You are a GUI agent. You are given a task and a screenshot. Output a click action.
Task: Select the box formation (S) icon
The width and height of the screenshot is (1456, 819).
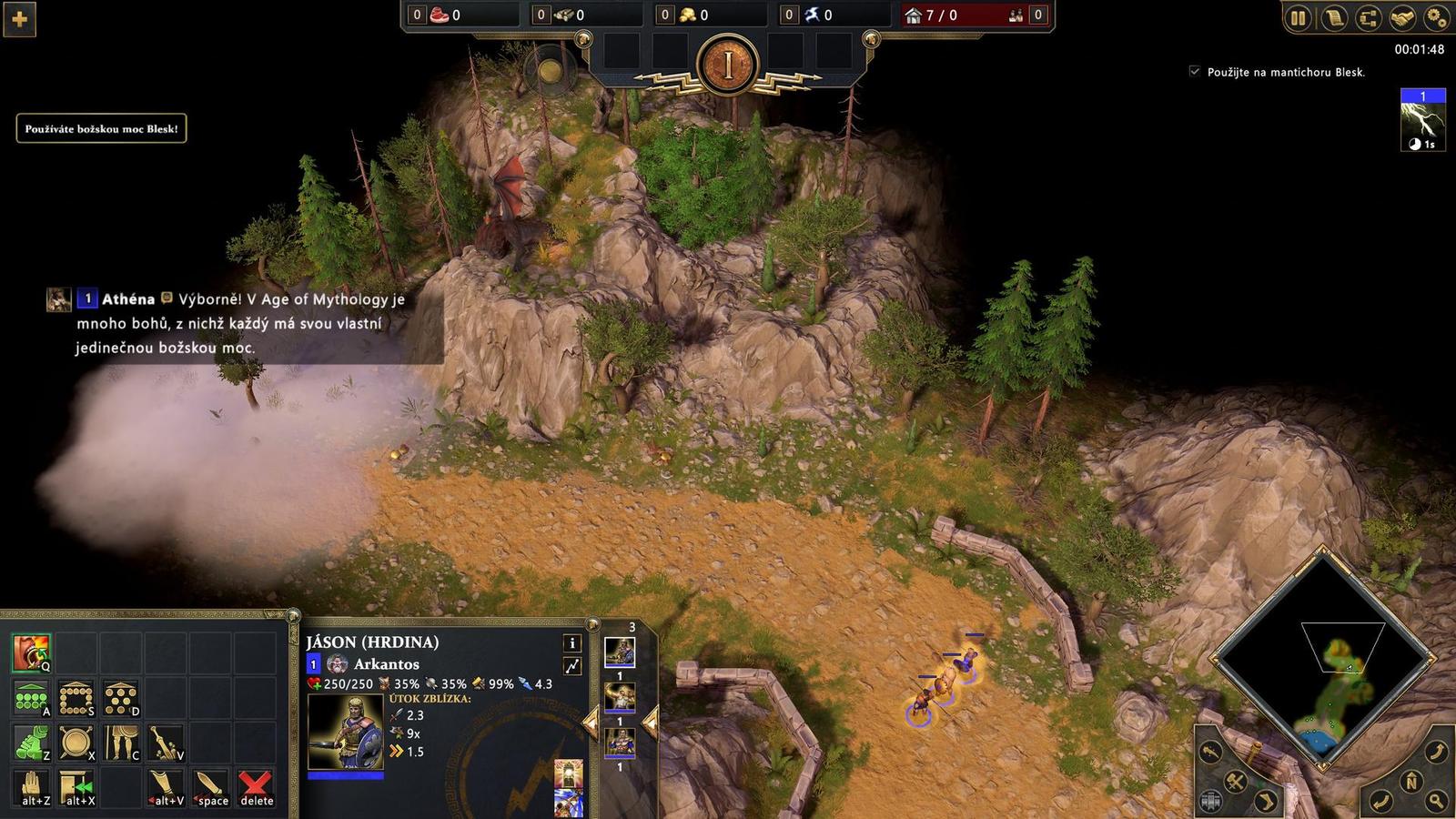tap(76, 697)
